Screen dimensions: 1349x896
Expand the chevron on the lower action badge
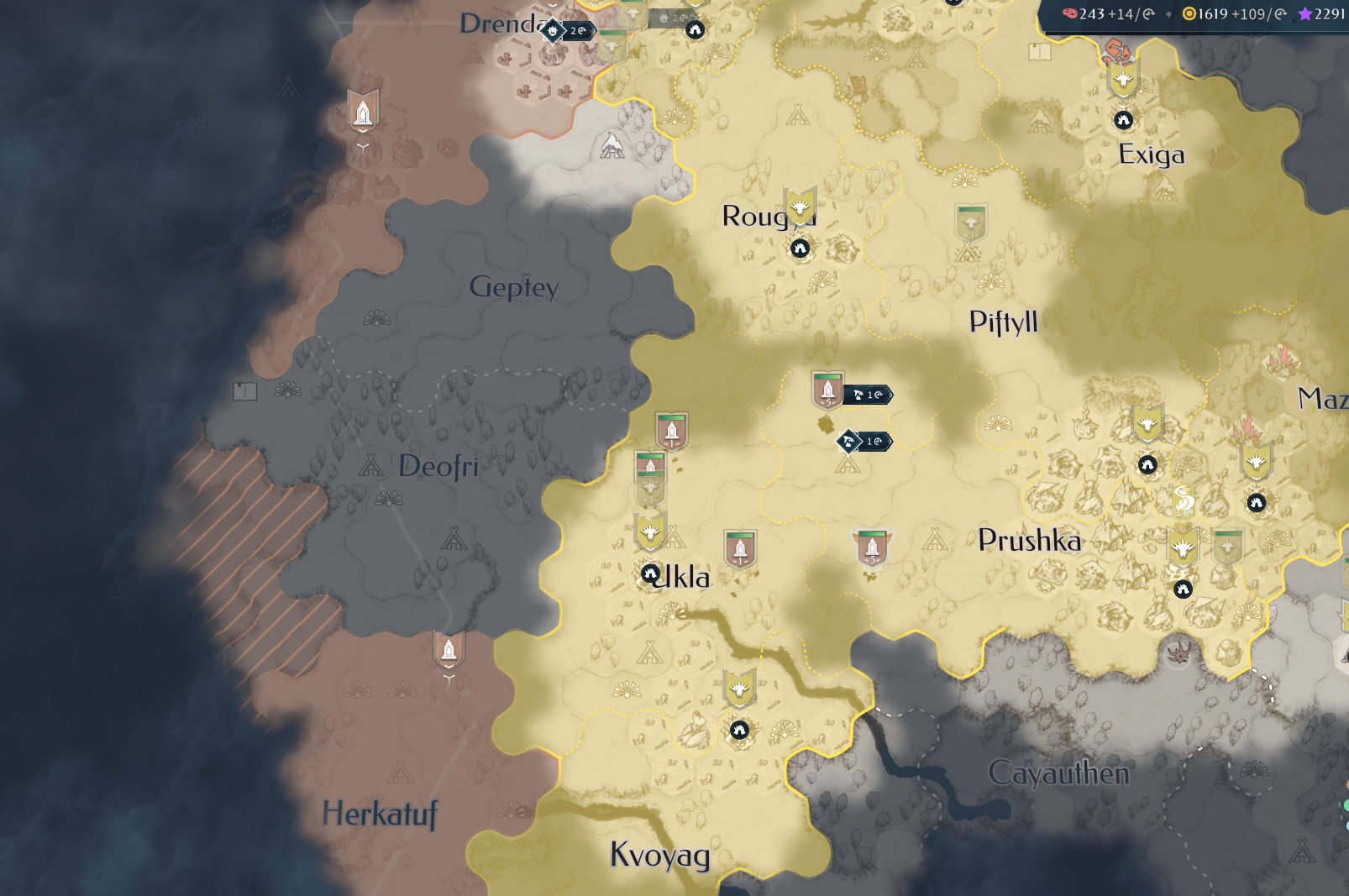(890, 441)
